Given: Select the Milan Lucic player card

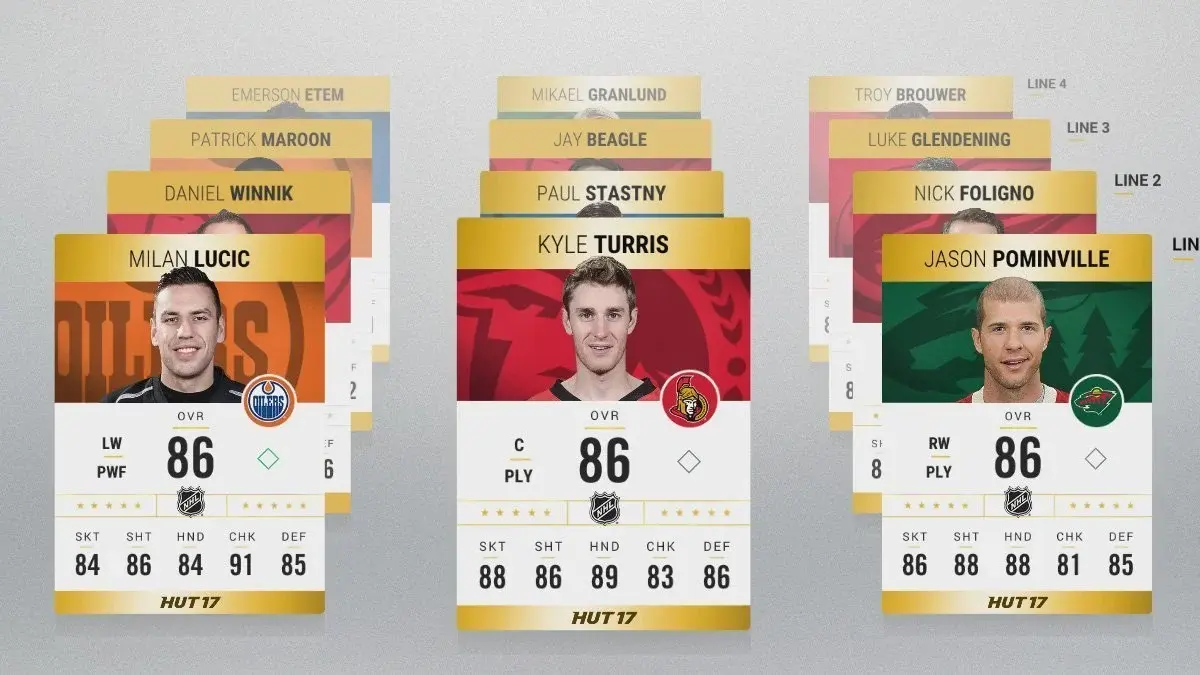Looking at the screenshot, I should 189,420.
